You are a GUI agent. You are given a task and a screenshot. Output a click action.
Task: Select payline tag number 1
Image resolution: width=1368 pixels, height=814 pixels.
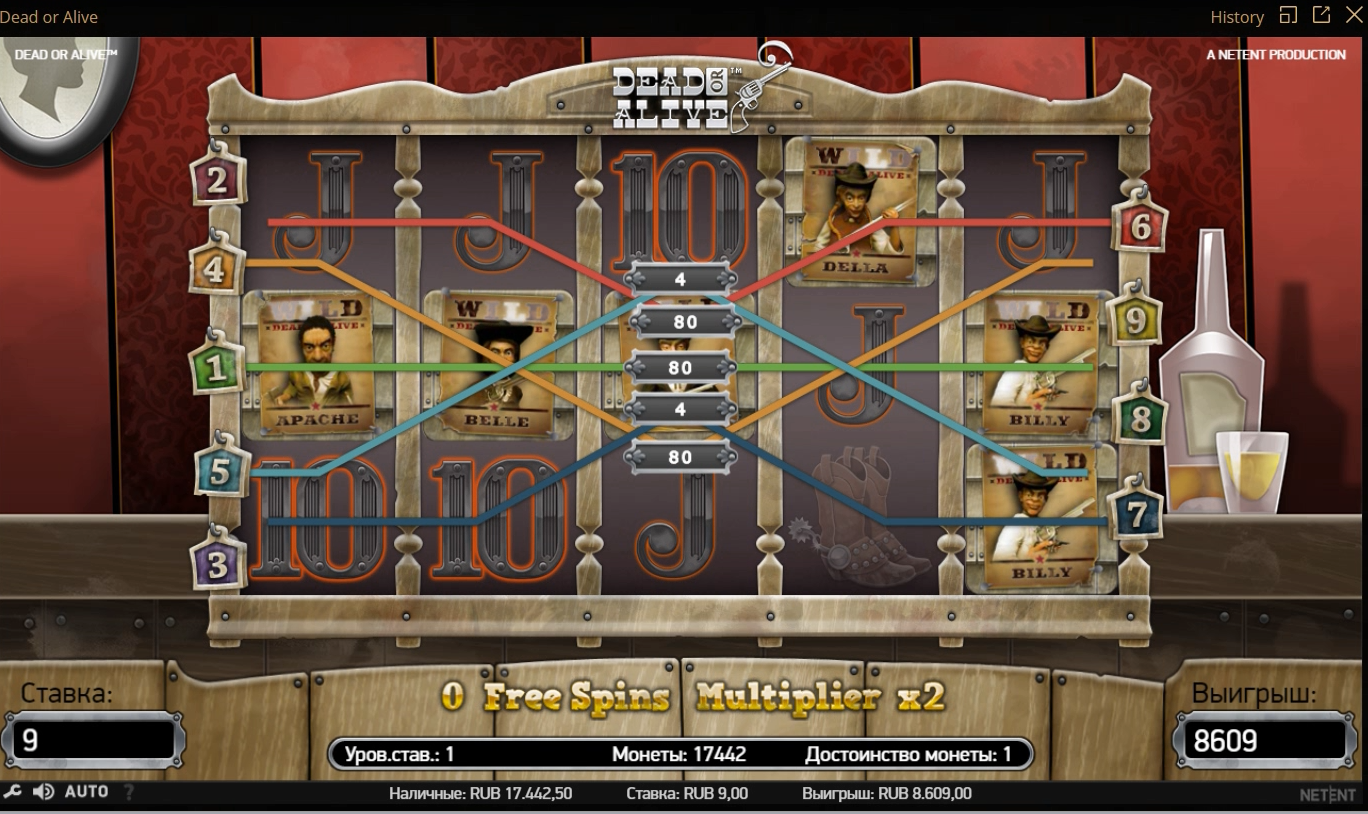[x=217, y=370]
